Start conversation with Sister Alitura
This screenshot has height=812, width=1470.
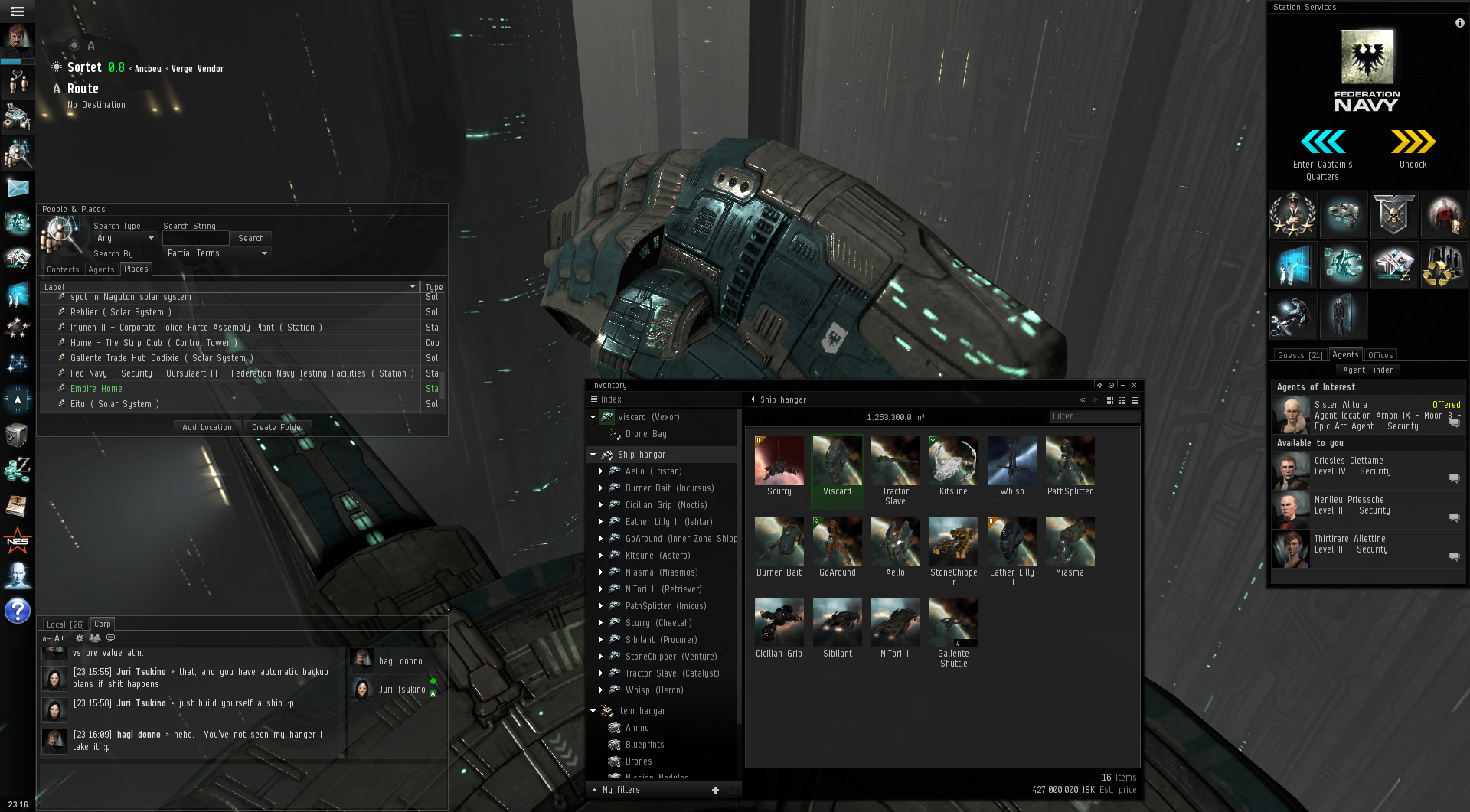pyautogui.click(x=1454, y=422)
